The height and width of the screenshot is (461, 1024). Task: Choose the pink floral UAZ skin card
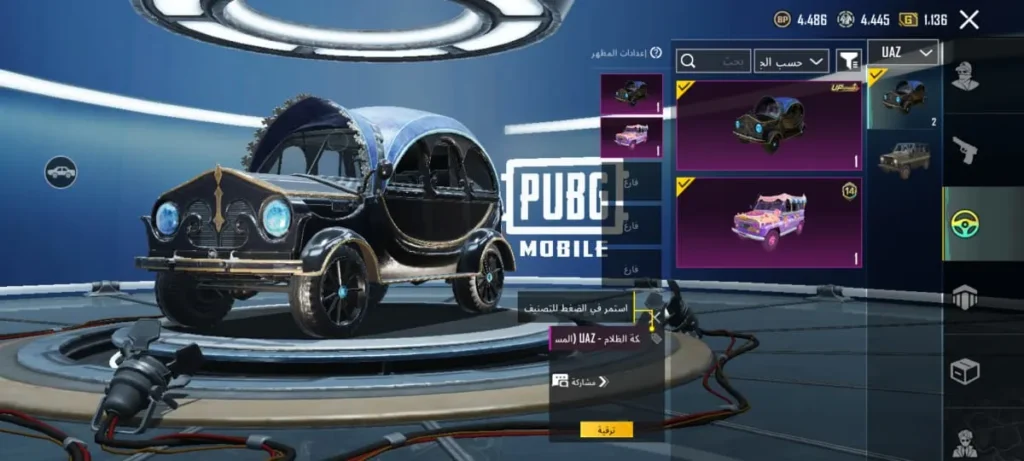(x=768, y=222)
